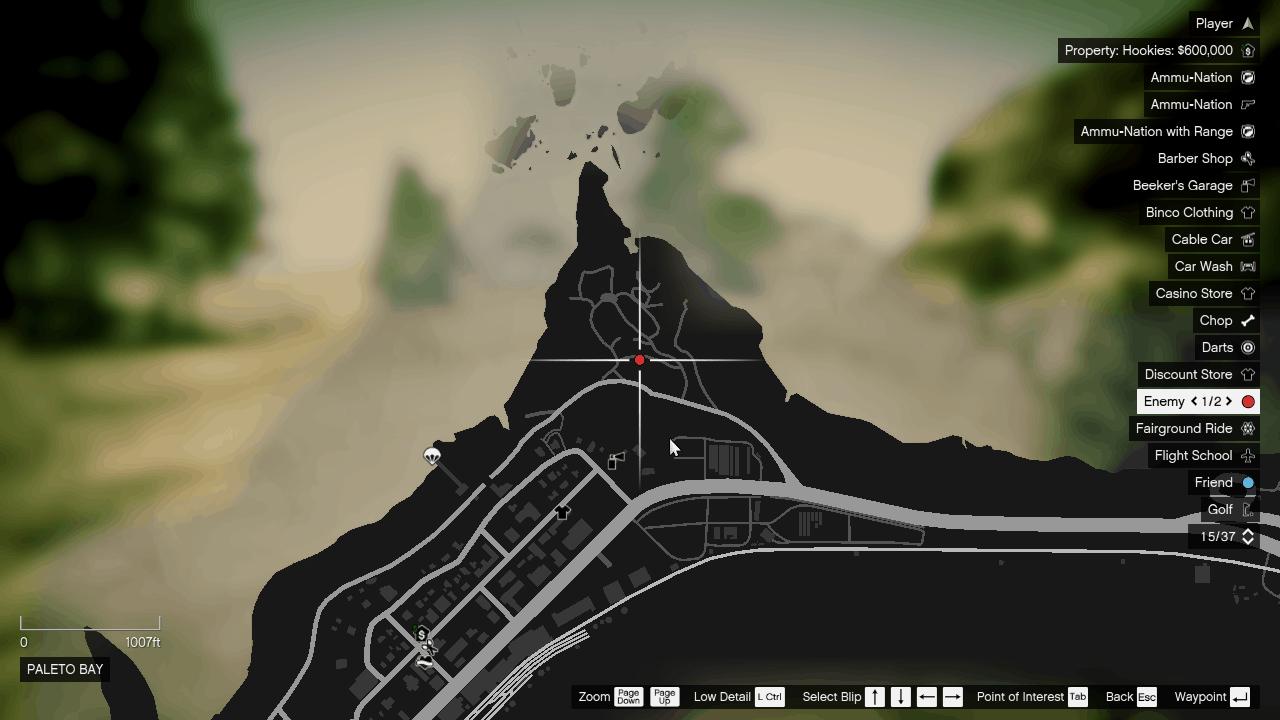Select the Car Wash icon

[x=1247, y=266]
